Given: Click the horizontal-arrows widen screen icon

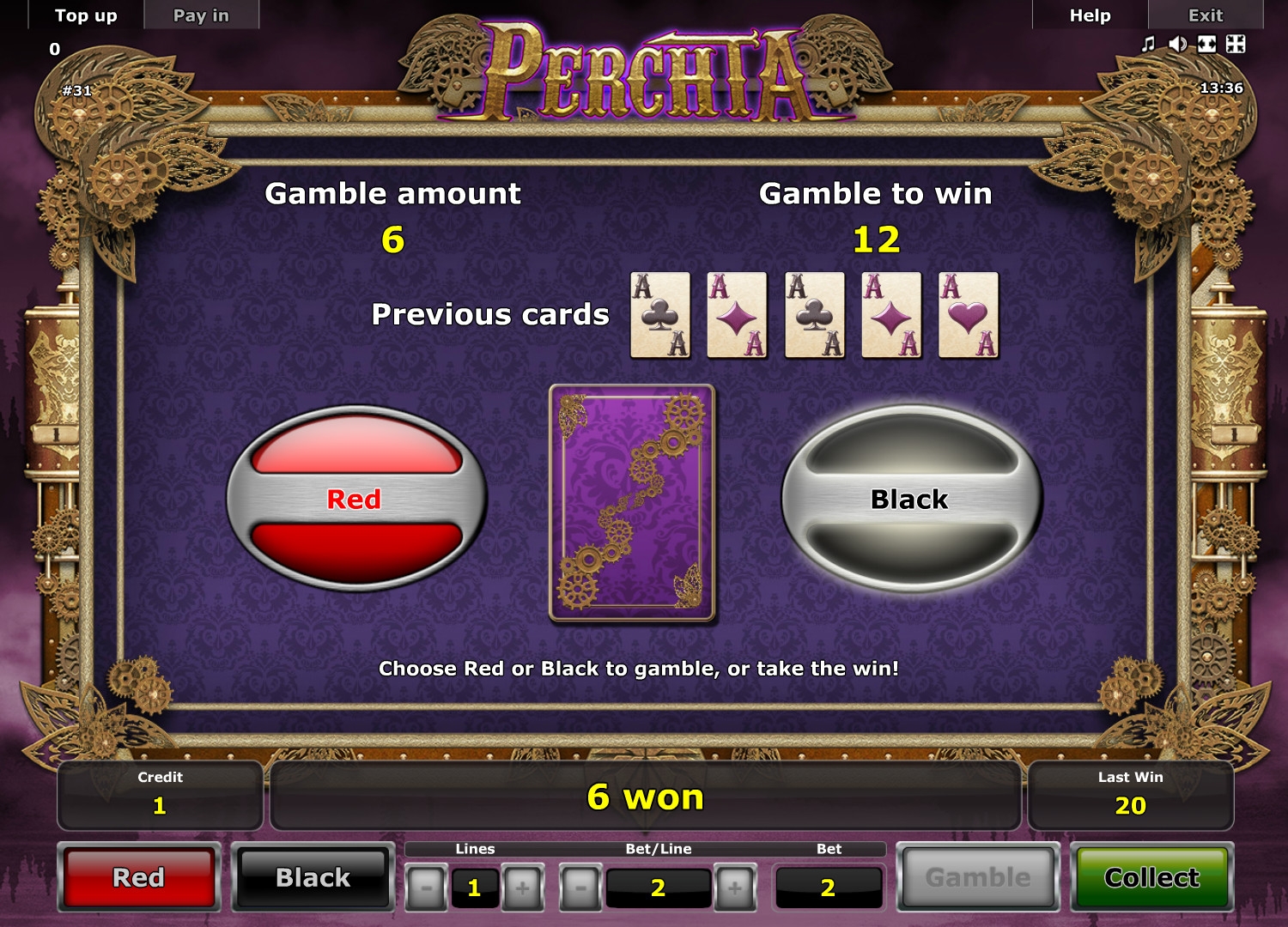Looking at the screenshot, I should [1206, 45].
